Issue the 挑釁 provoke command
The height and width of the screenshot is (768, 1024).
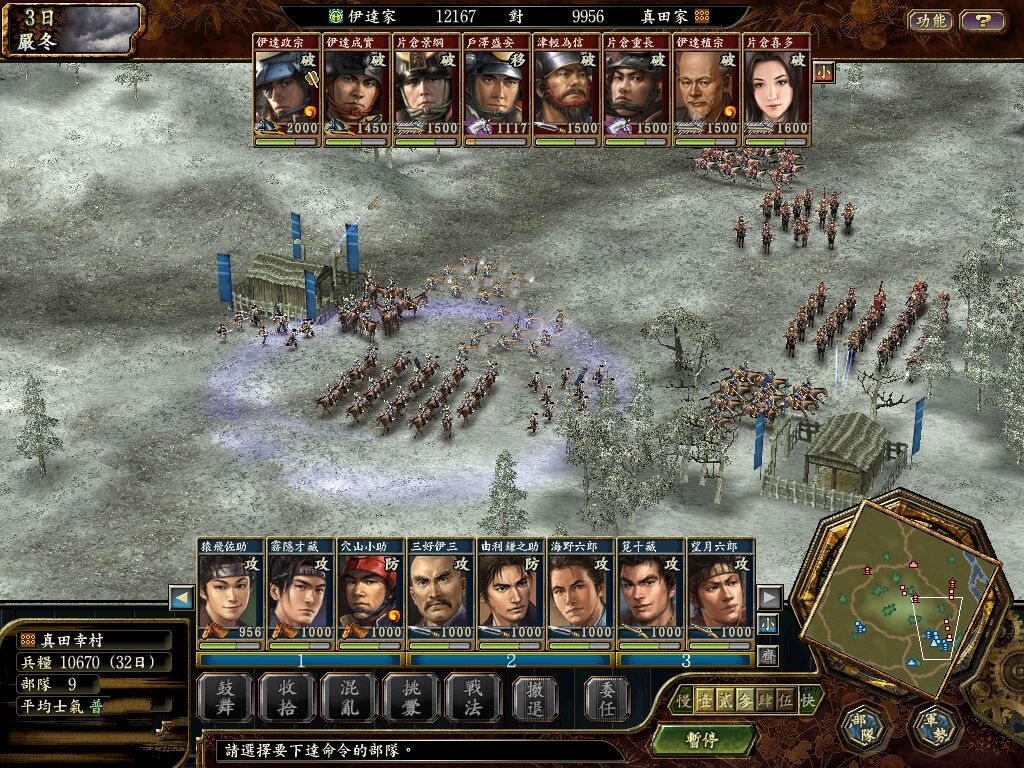[409, 696]
